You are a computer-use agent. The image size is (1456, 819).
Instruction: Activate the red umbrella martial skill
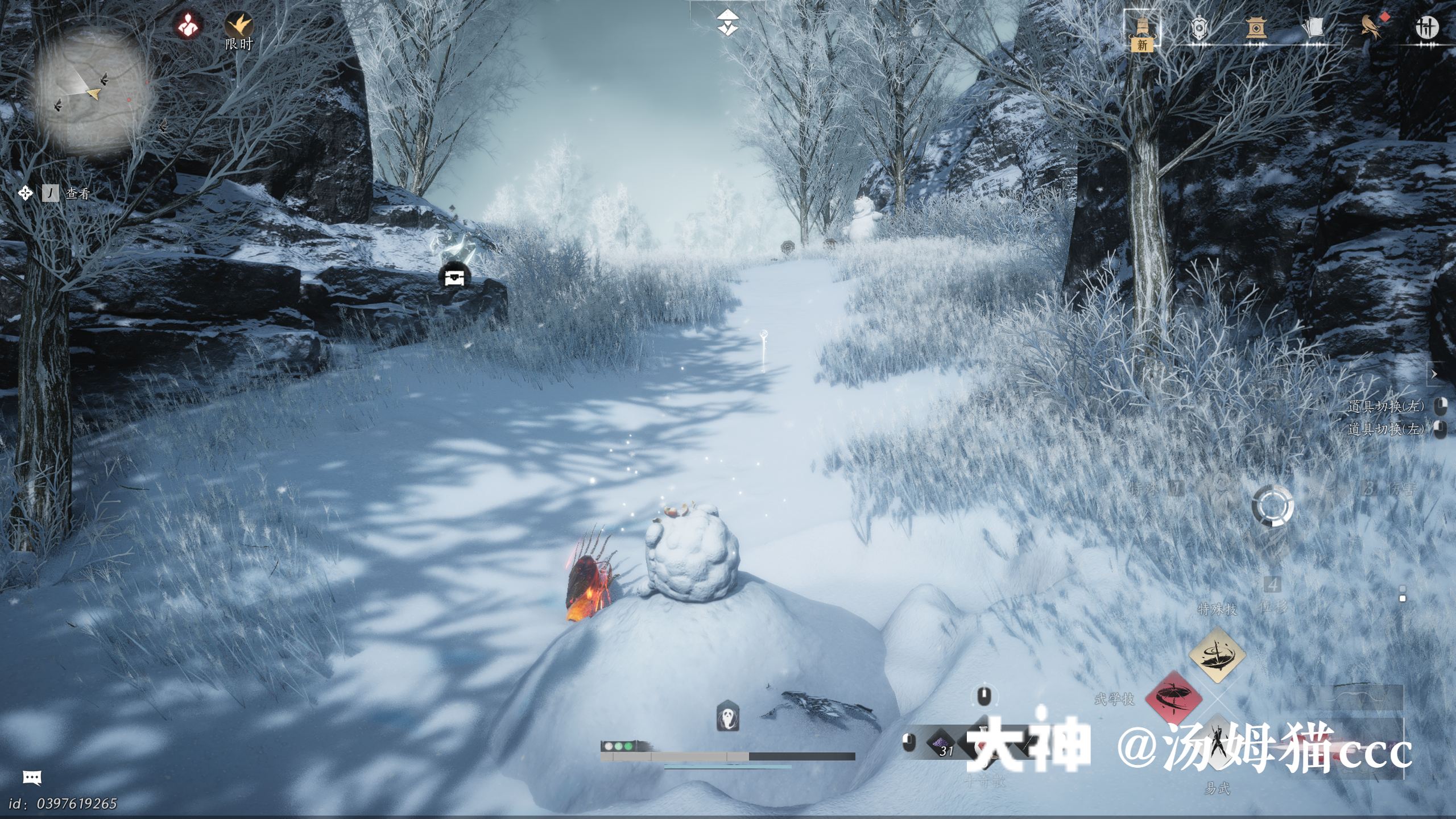1173,697
